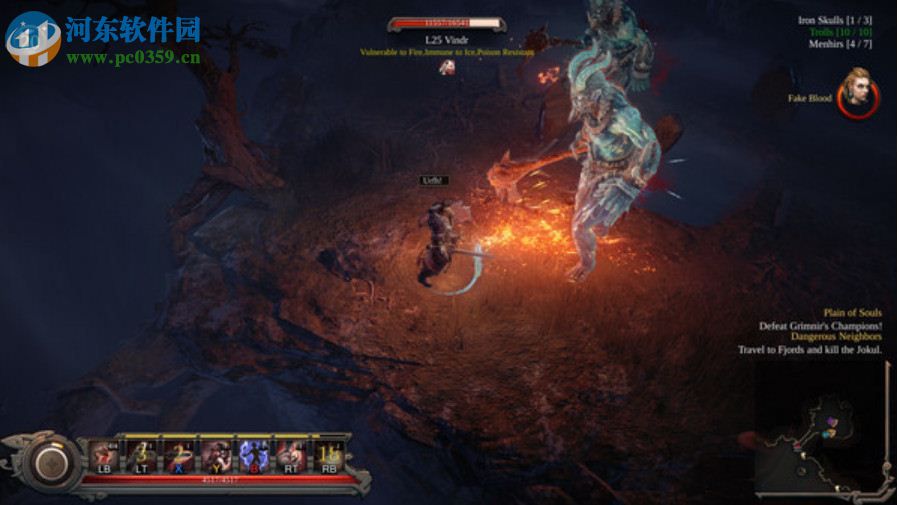
Task: Use the ability bound to LT
Action: tap(142, 455)
